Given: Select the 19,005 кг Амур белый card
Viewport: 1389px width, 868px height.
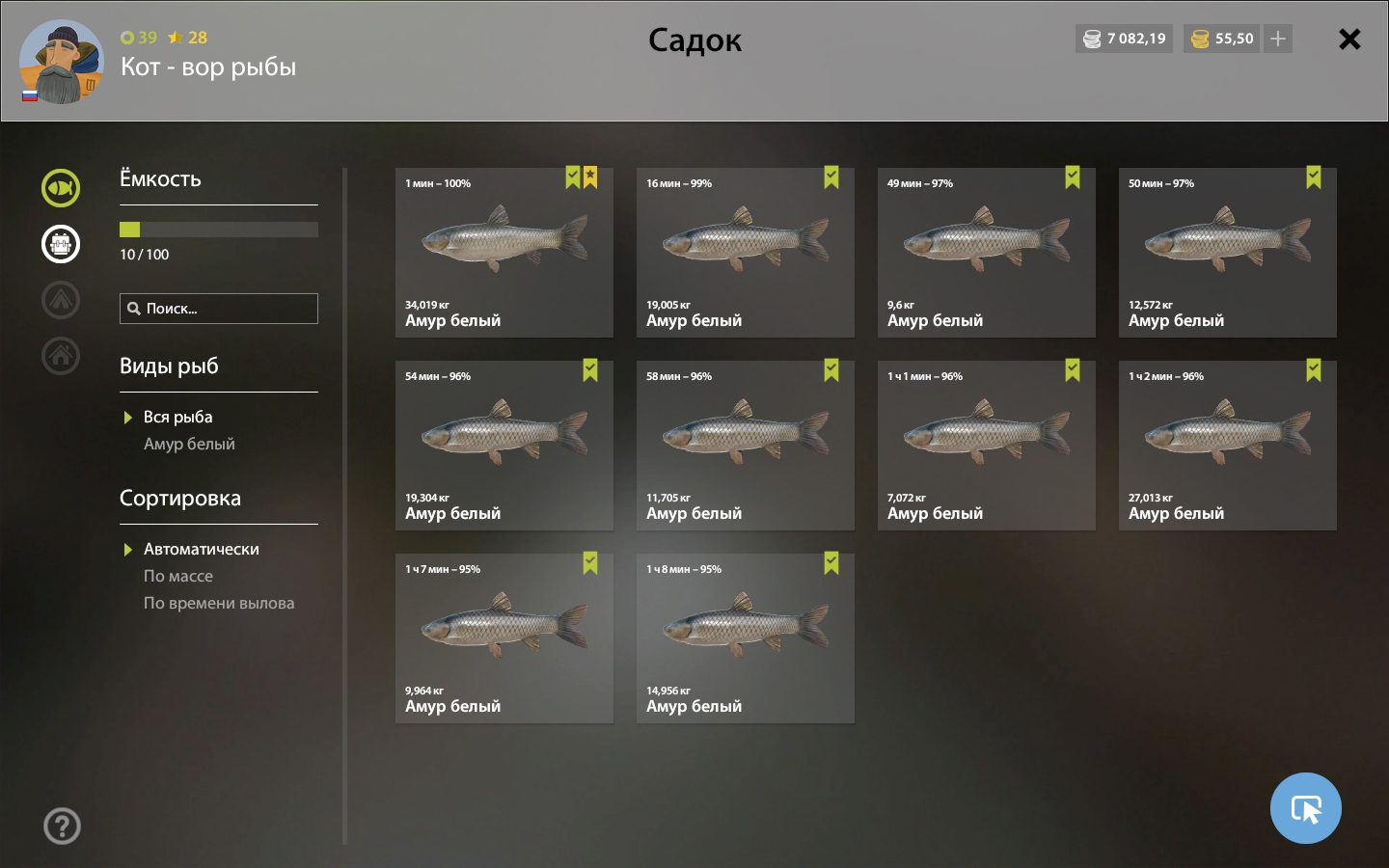Looking at the screenshot, I should click(x=745, y=253).
